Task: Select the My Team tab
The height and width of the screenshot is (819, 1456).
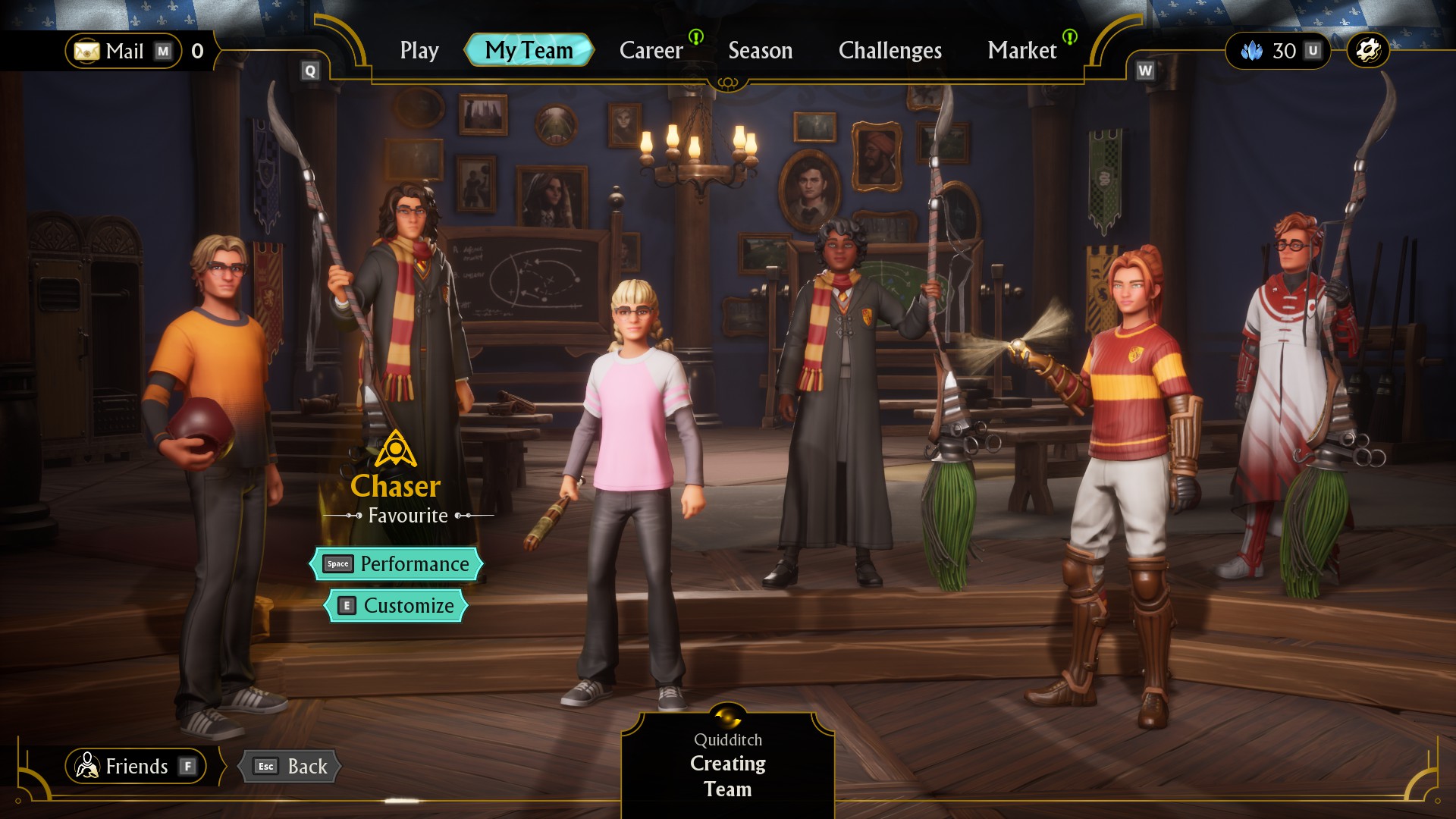Action: [529, 51]
